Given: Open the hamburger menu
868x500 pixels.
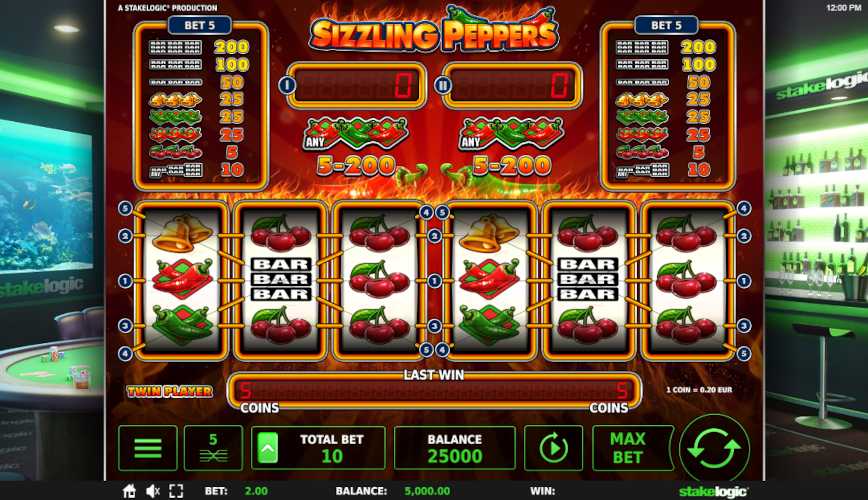Looking at the screenshot, I should pyautogui.click(x=148, y=448).
